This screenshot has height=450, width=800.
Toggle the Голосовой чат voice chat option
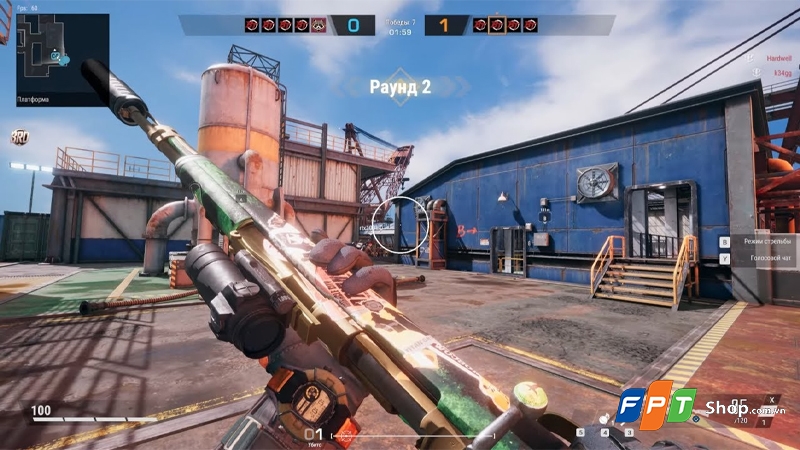(762, 259)
